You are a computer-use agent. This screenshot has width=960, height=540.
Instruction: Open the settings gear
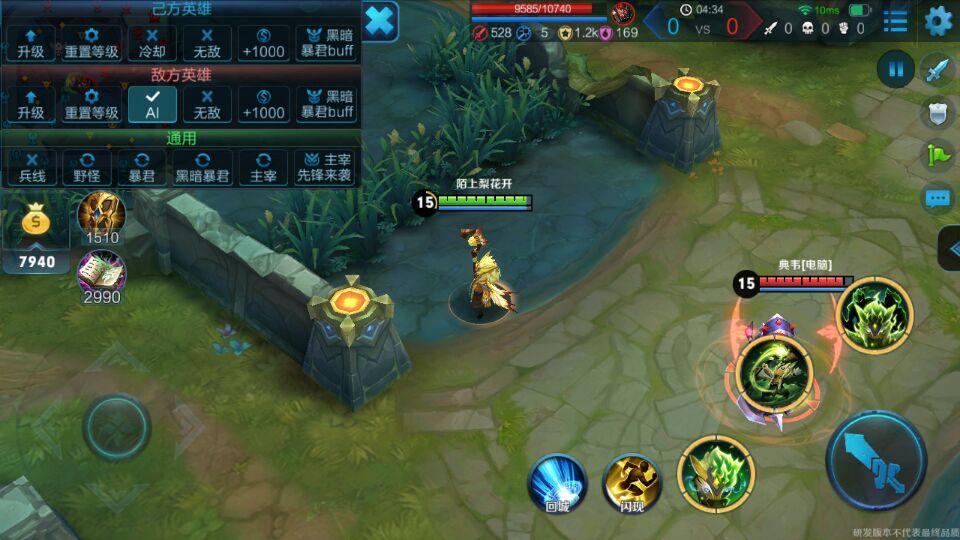pos(938,20)
